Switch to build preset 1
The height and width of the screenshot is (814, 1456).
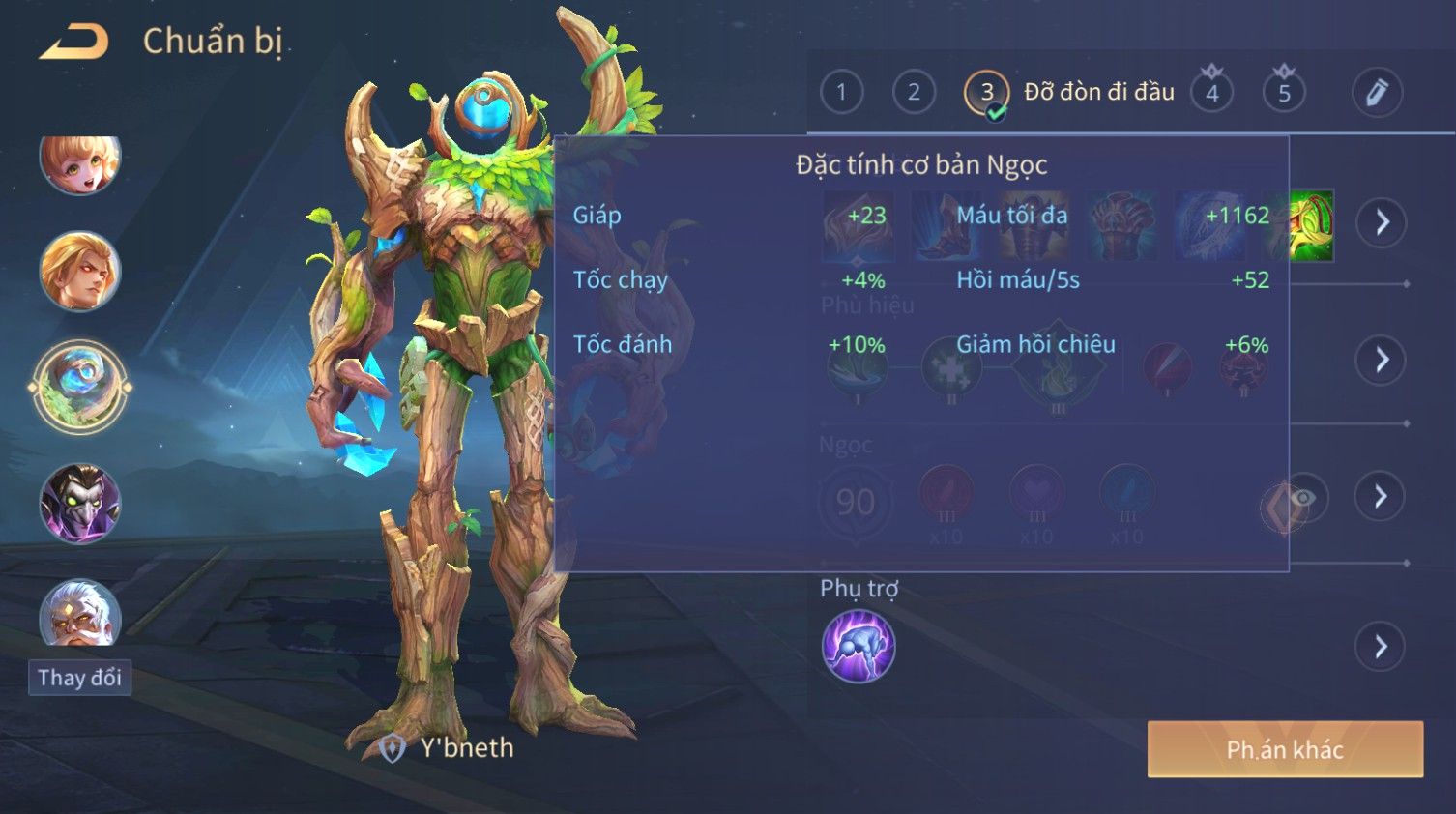tap(841, 93)
